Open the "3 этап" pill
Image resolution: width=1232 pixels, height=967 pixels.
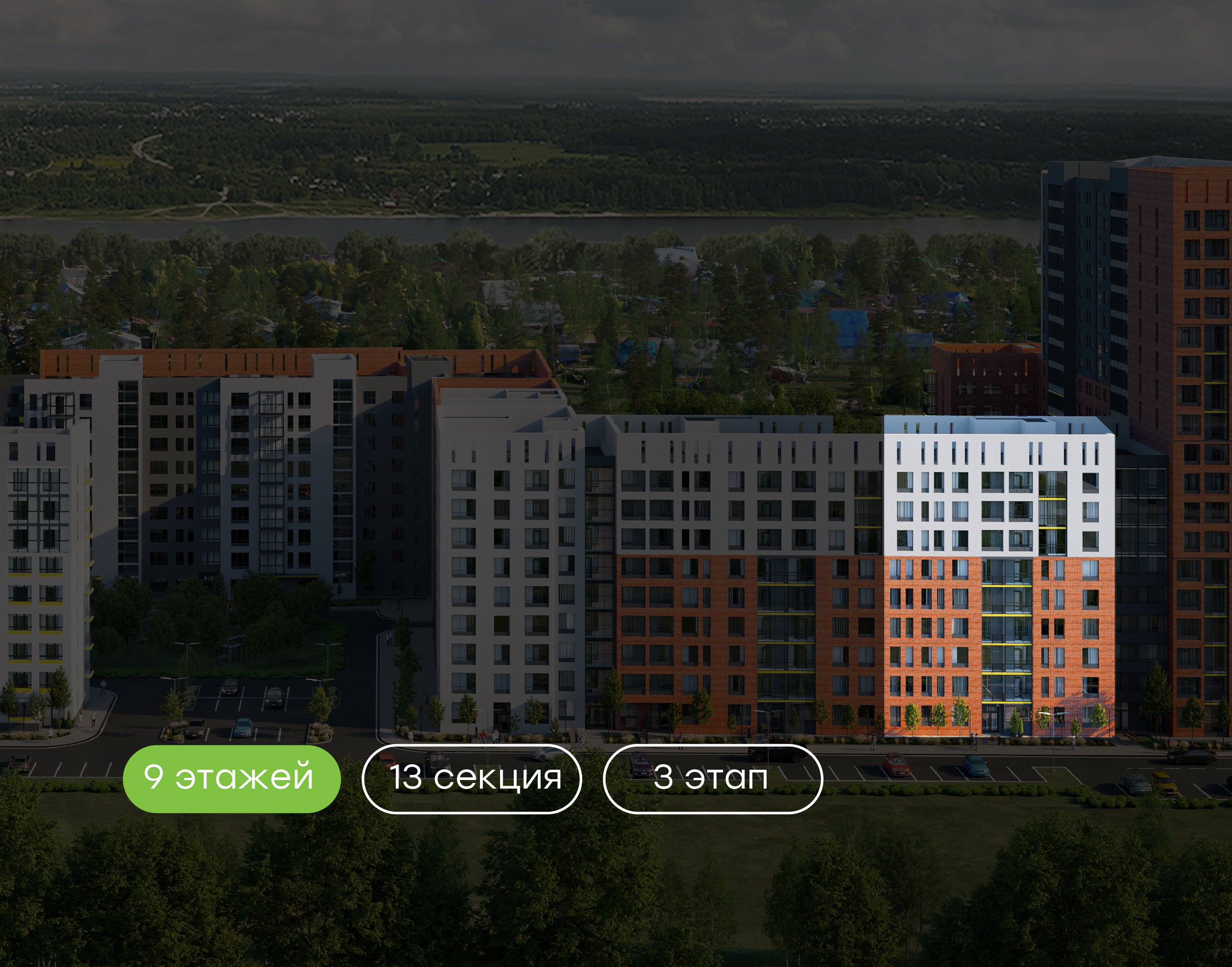click(713, 779)
